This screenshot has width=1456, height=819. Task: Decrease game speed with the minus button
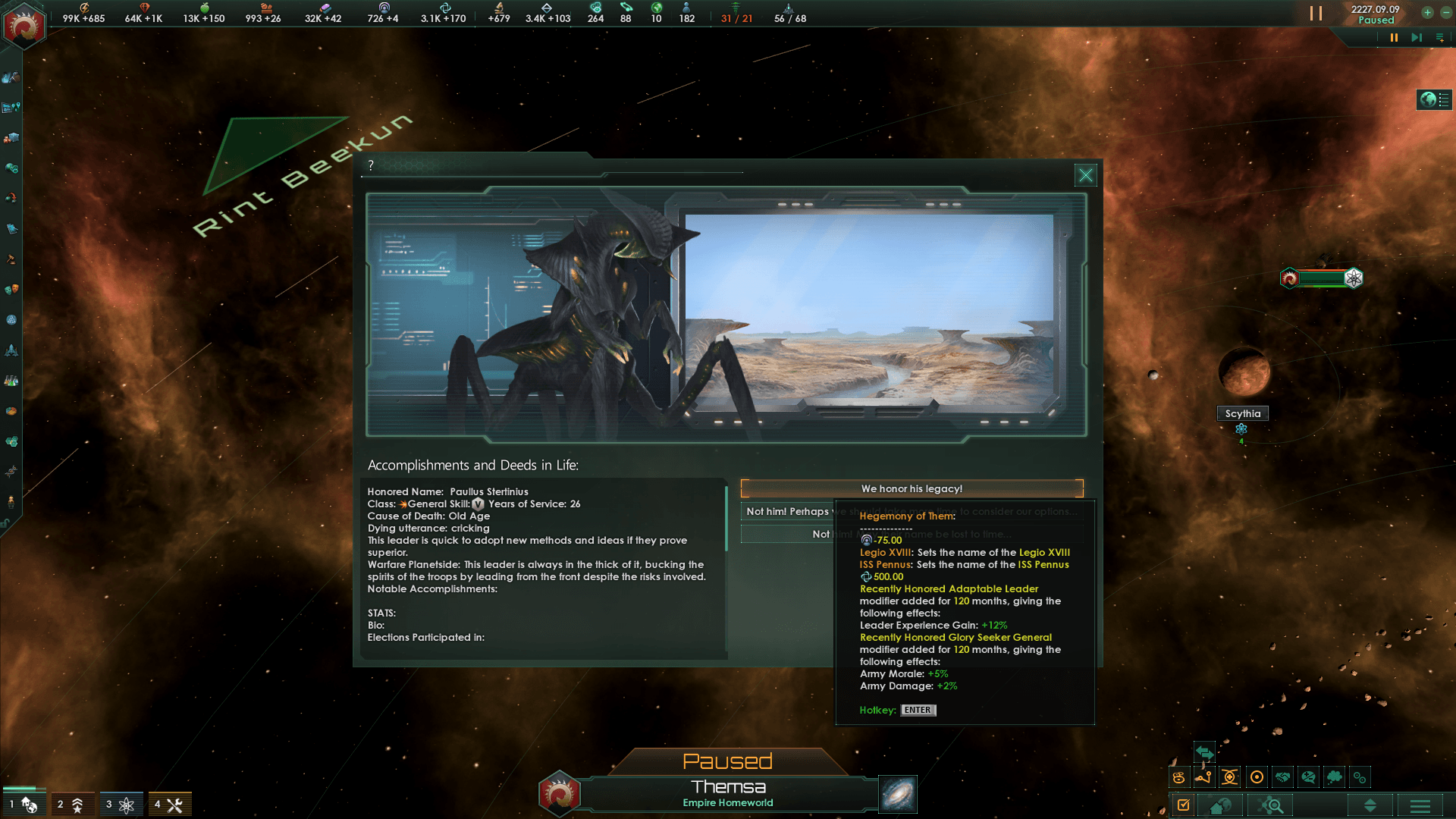[1445, 12]
